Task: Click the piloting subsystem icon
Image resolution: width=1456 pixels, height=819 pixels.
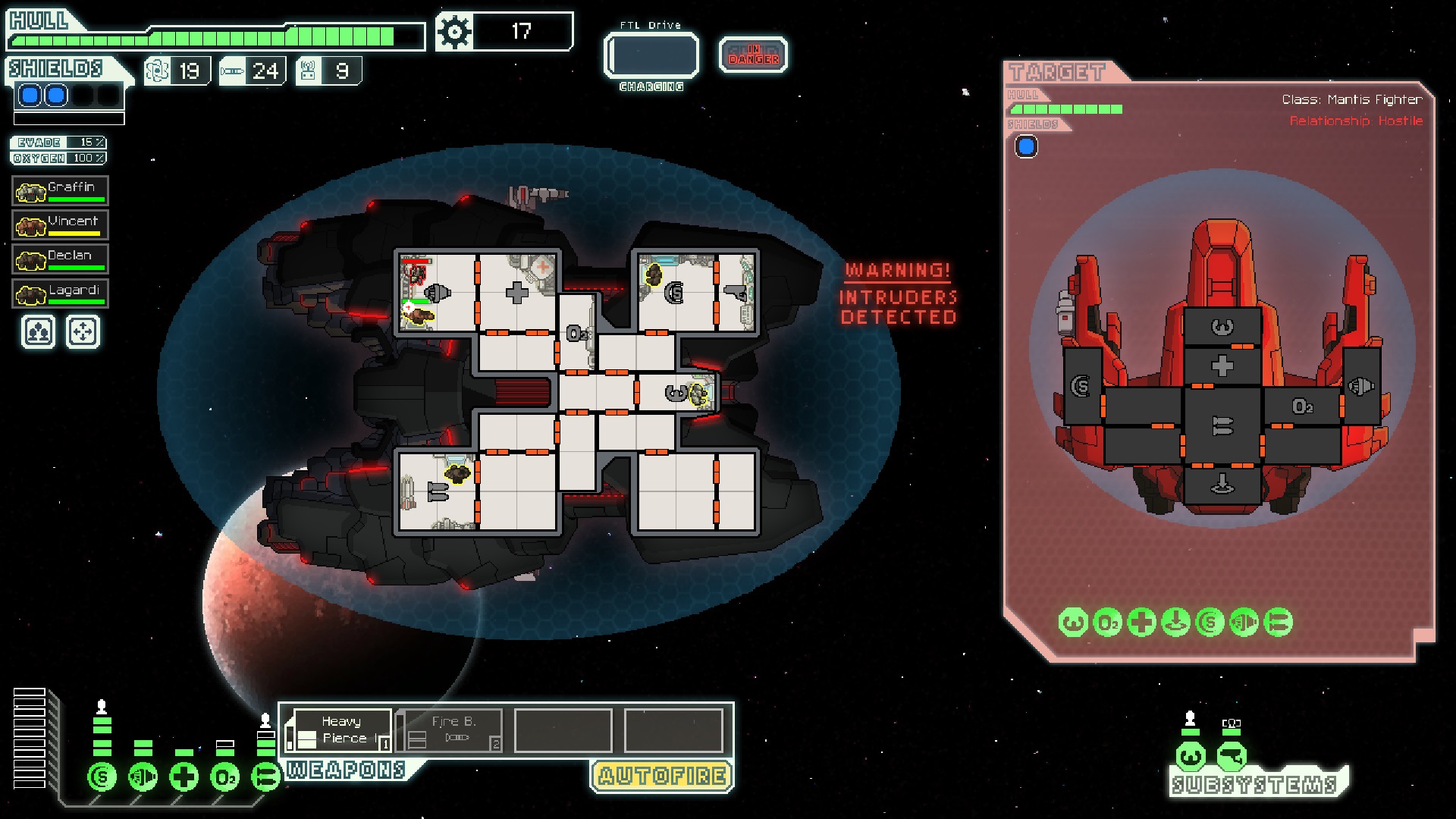Action: pyautogui.click(x=1191, y=756)
